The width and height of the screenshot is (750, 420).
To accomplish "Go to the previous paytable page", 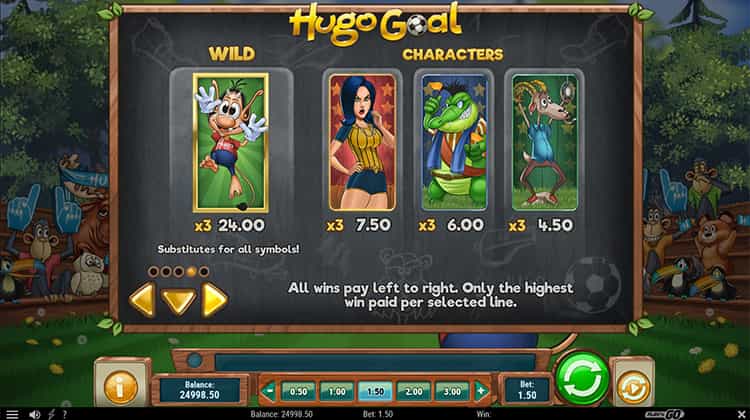I will pos(142,299).
